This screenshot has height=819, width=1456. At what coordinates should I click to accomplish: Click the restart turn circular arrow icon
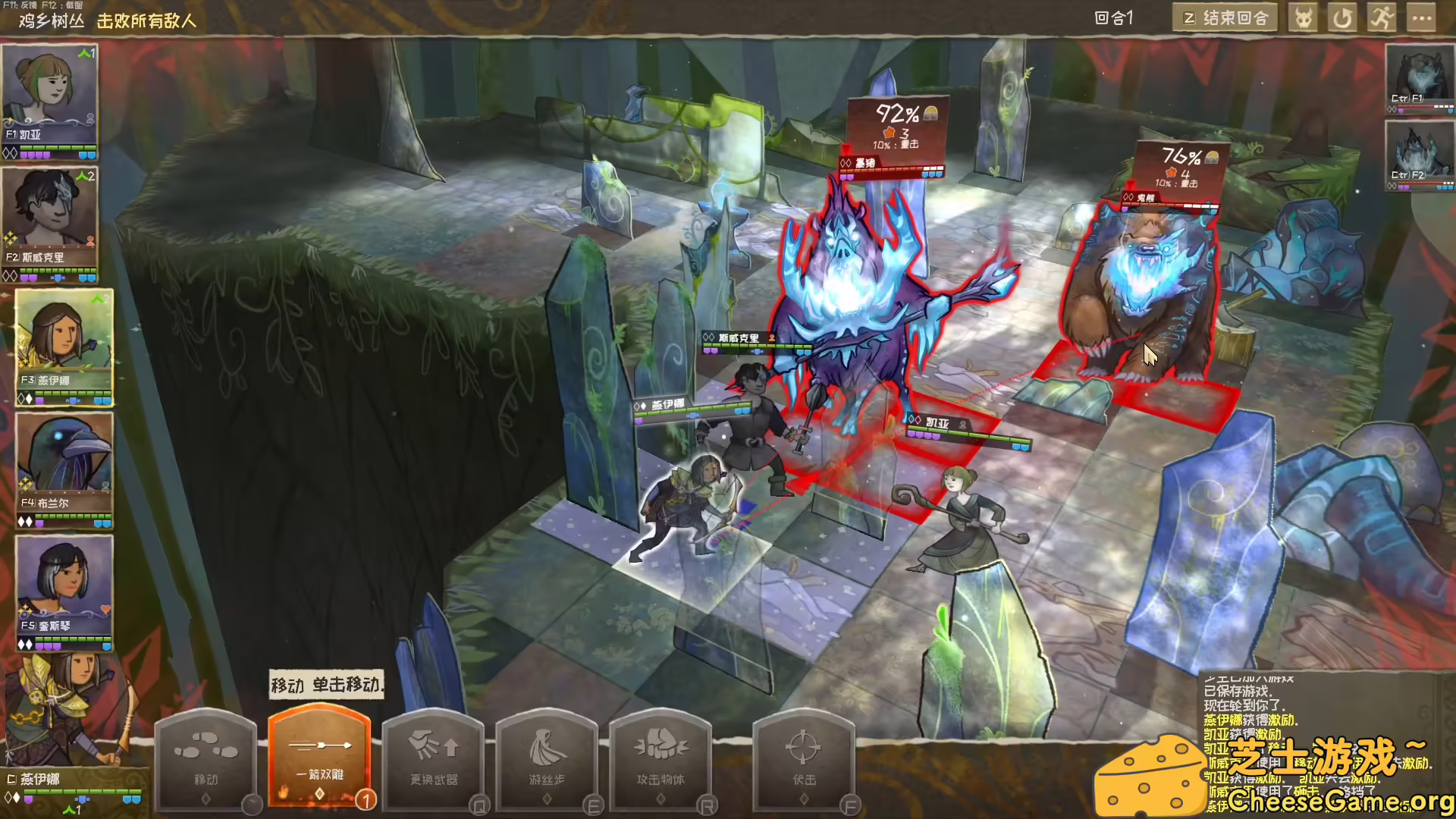(1342, 17)
